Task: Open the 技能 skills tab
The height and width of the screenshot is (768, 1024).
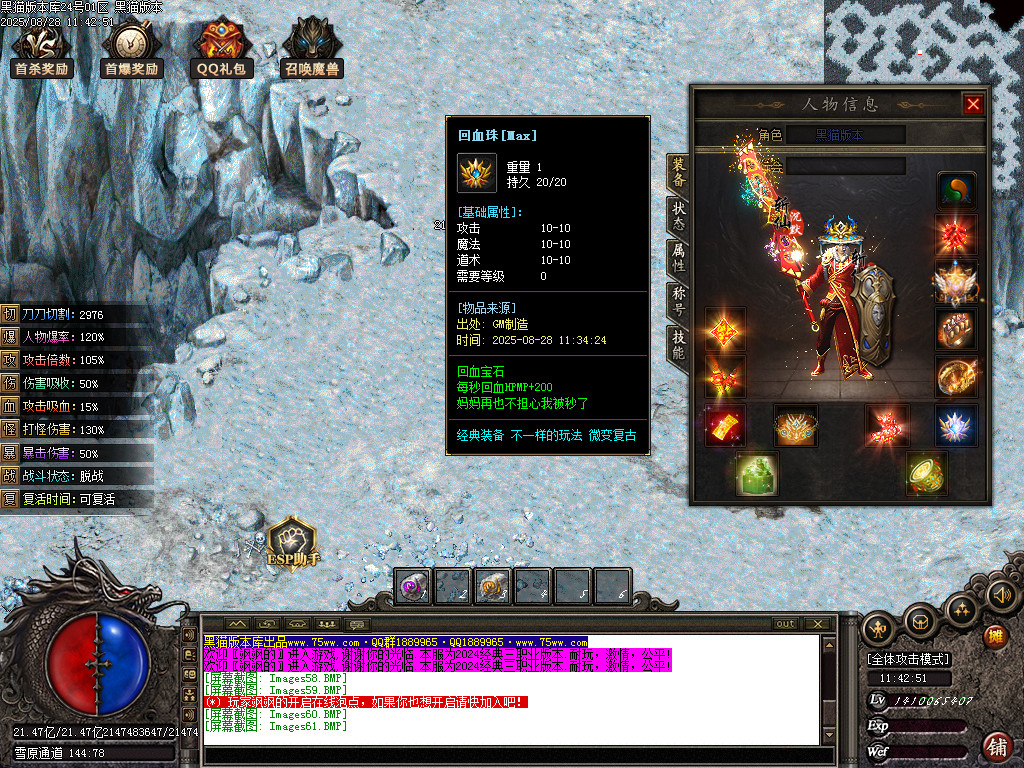Action: [x=678, y=344]
